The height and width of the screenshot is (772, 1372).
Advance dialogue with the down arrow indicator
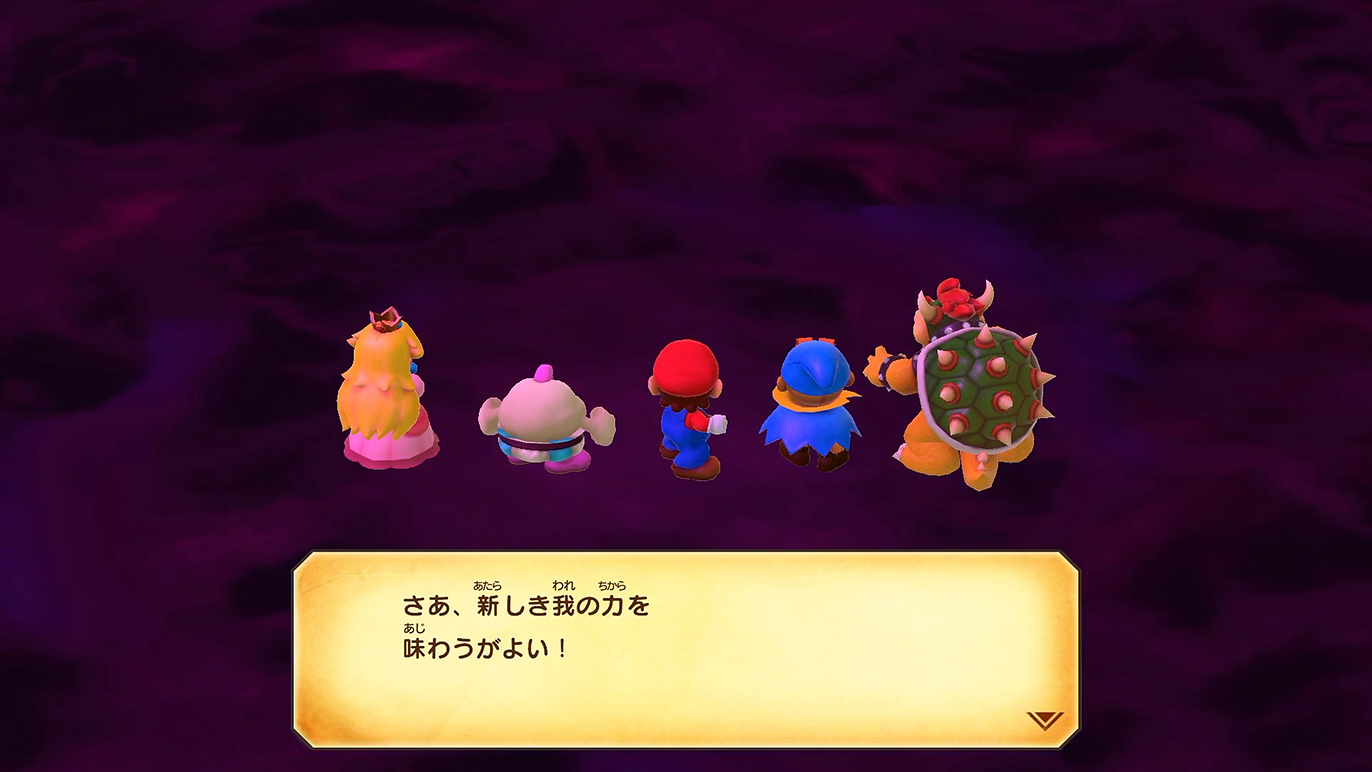point(1044,720)
